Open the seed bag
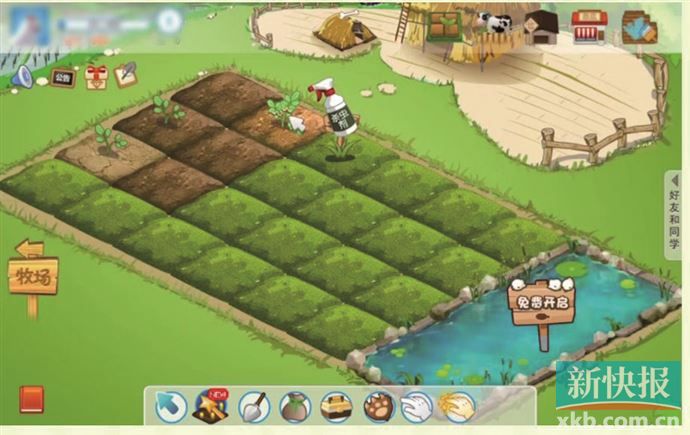The height and width of the screenshot is (435, 690). pos(294,407)
